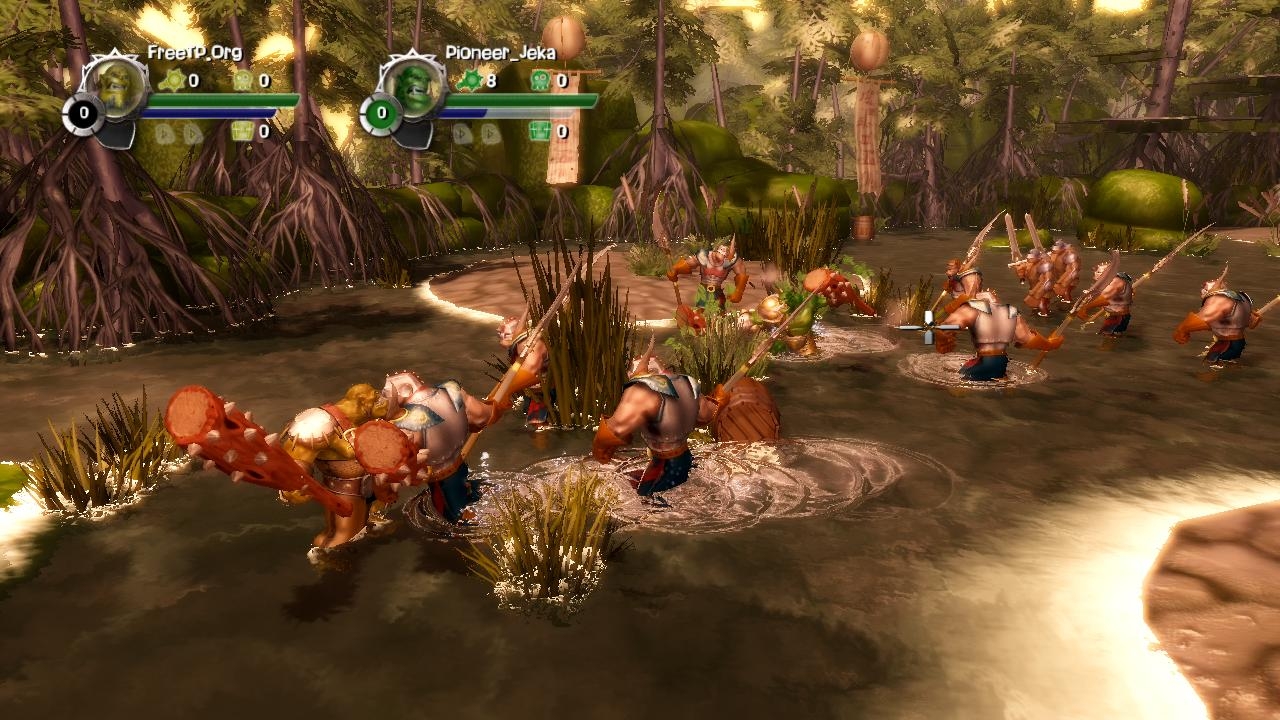This screenshot has height=720, width=1280.
Task: Click FreeTP_Org's treasure chest icon
Action: click(241, 131)
